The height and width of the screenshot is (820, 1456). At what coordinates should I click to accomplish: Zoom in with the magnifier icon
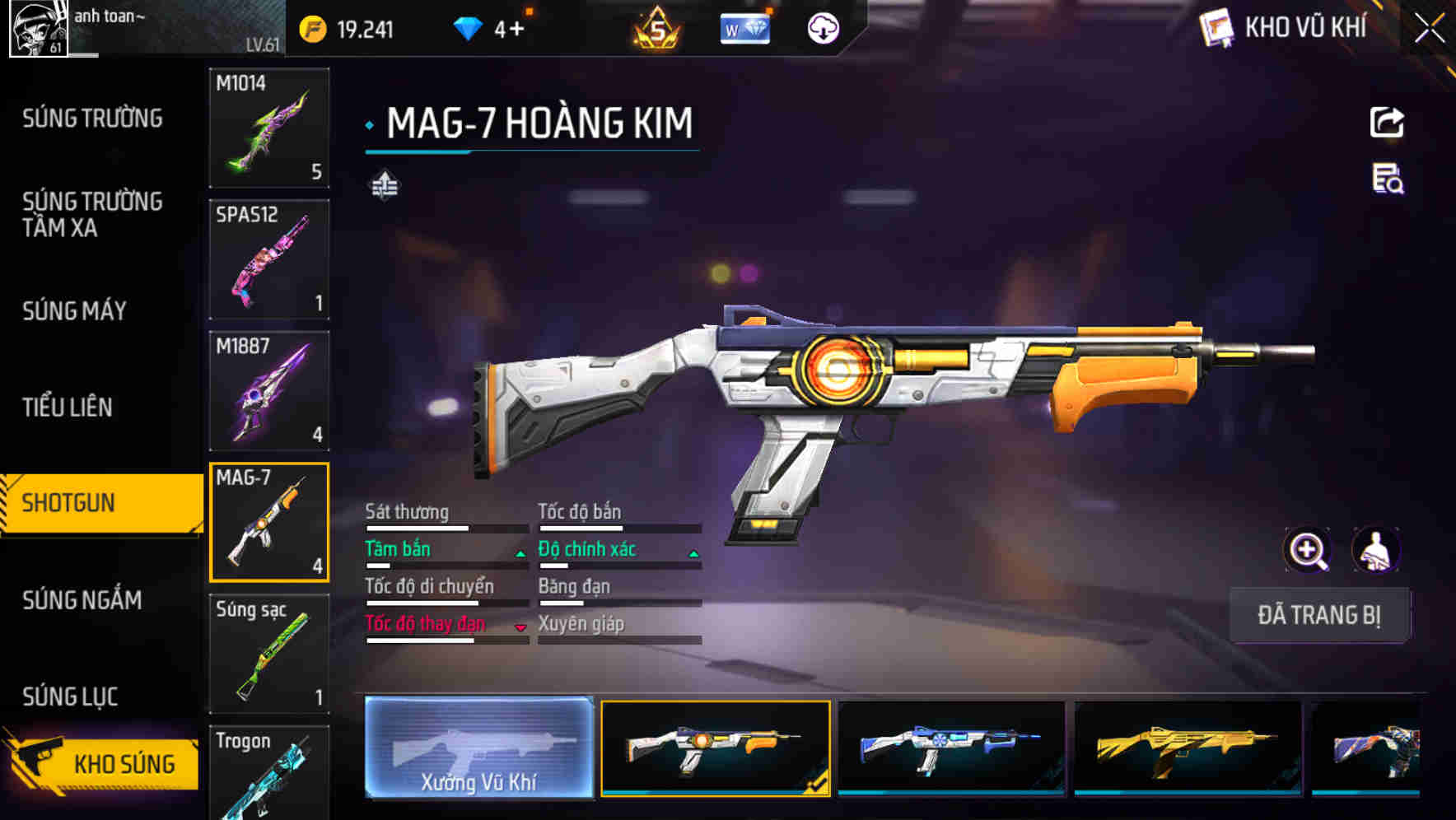[x=1307, y=550]
